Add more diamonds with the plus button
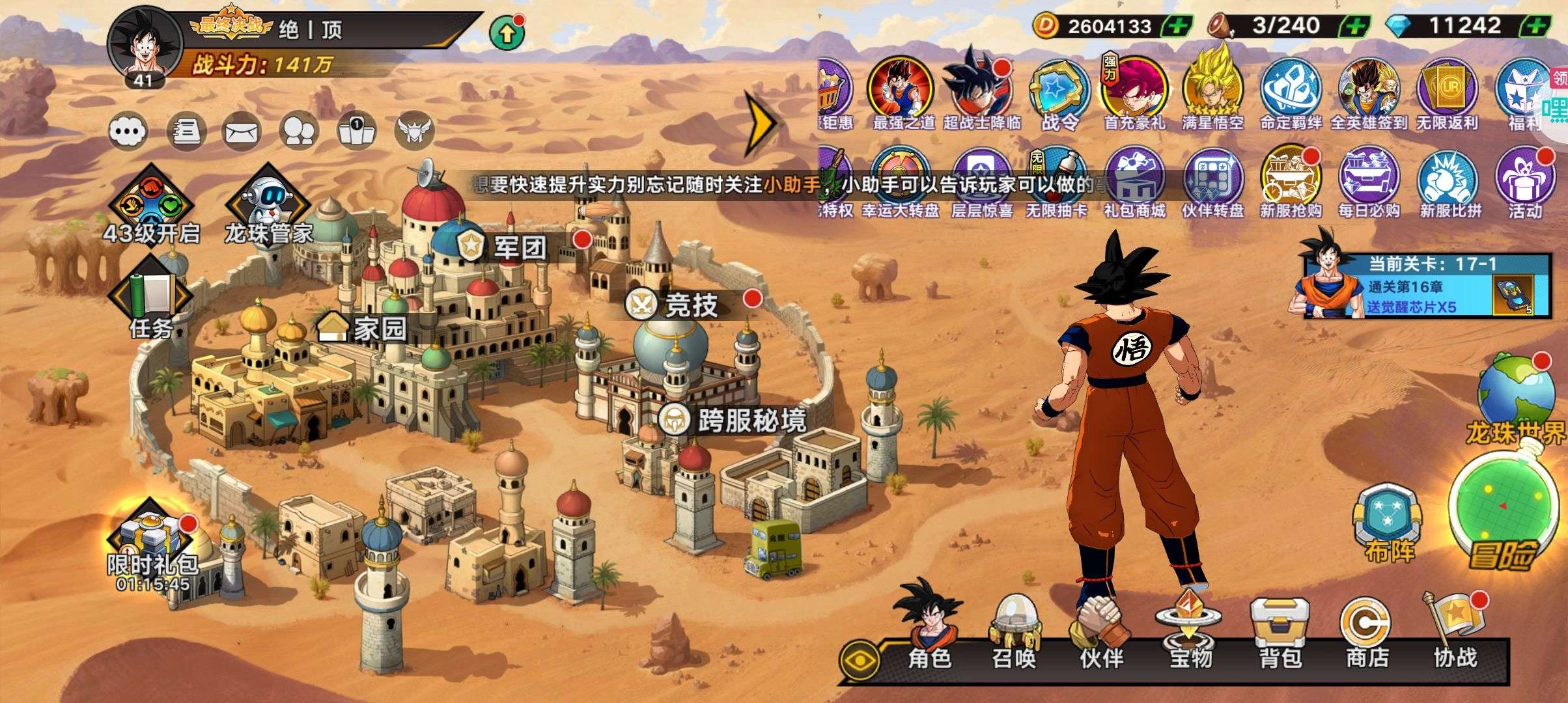The width and height of the screenshot is (1568, 703). click(1537, 26)
